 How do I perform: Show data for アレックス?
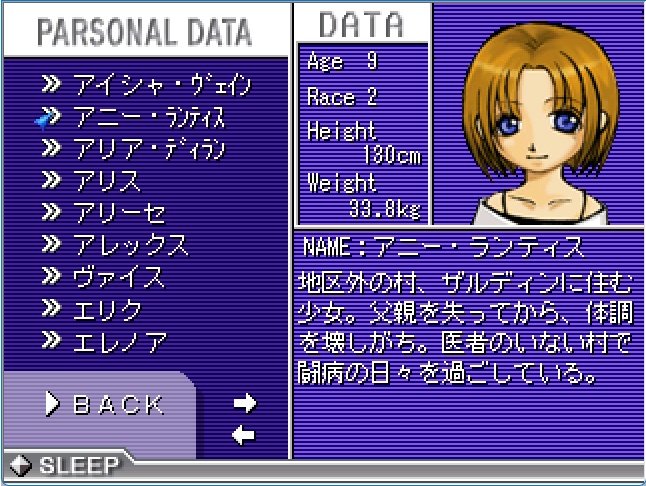pyautogui.click(x=130, y=245)
